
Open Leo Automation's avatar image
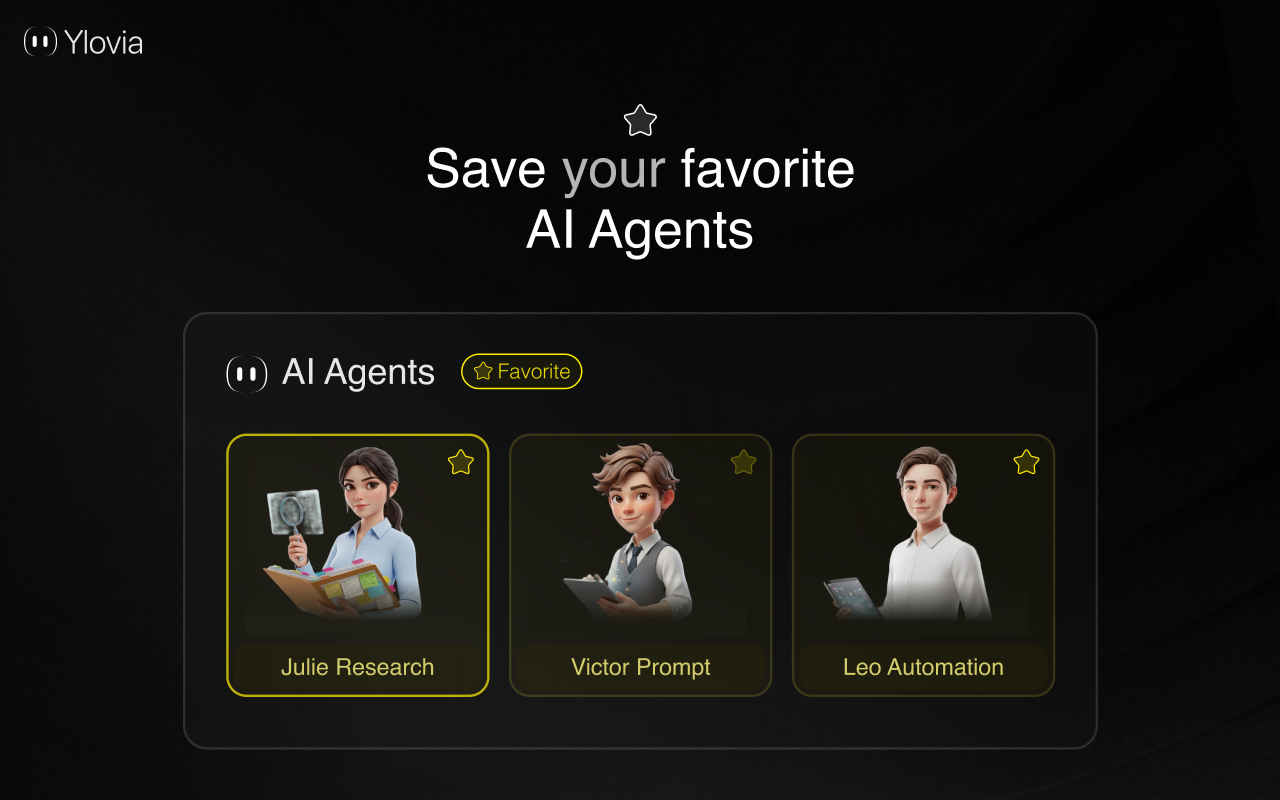[922, 540]
